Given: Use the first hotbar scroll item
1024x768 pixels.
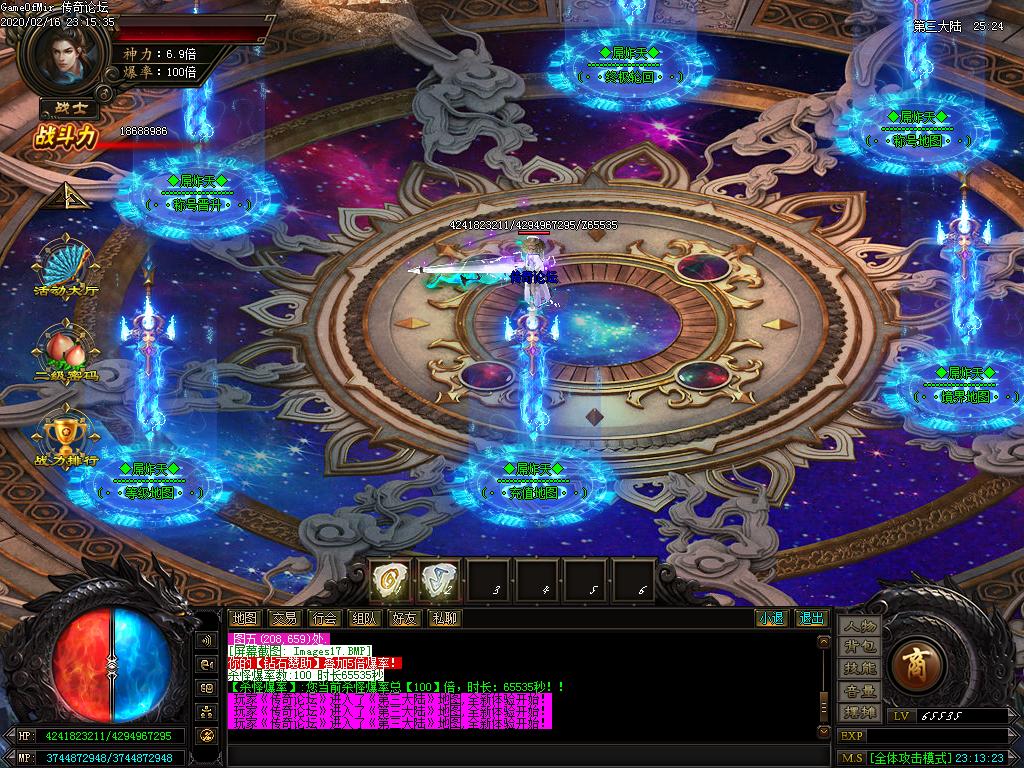Looking at the screenshot, I should [x=391, y=580].
